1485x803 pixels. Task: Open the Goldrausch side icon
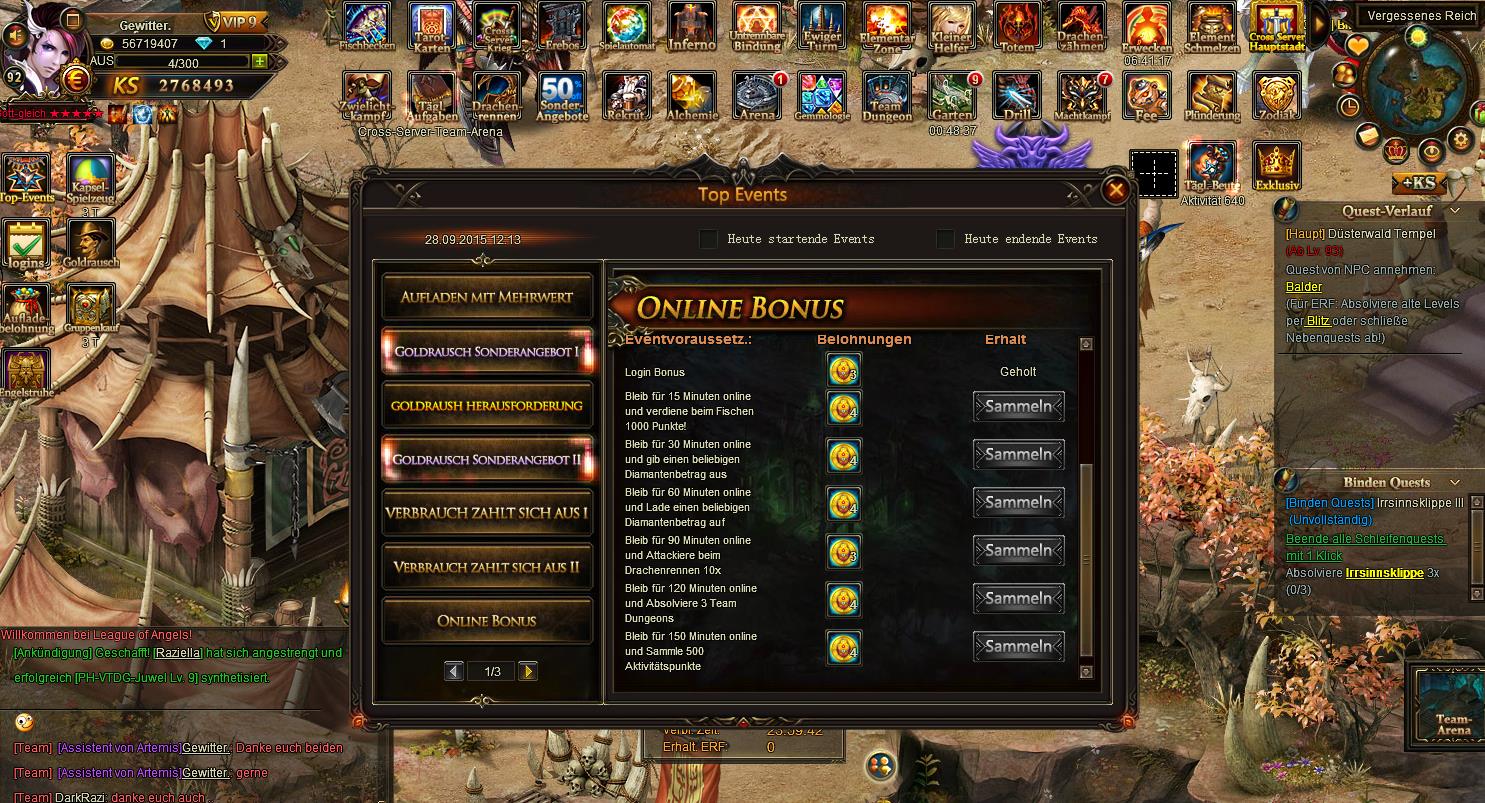pos(90,243)
